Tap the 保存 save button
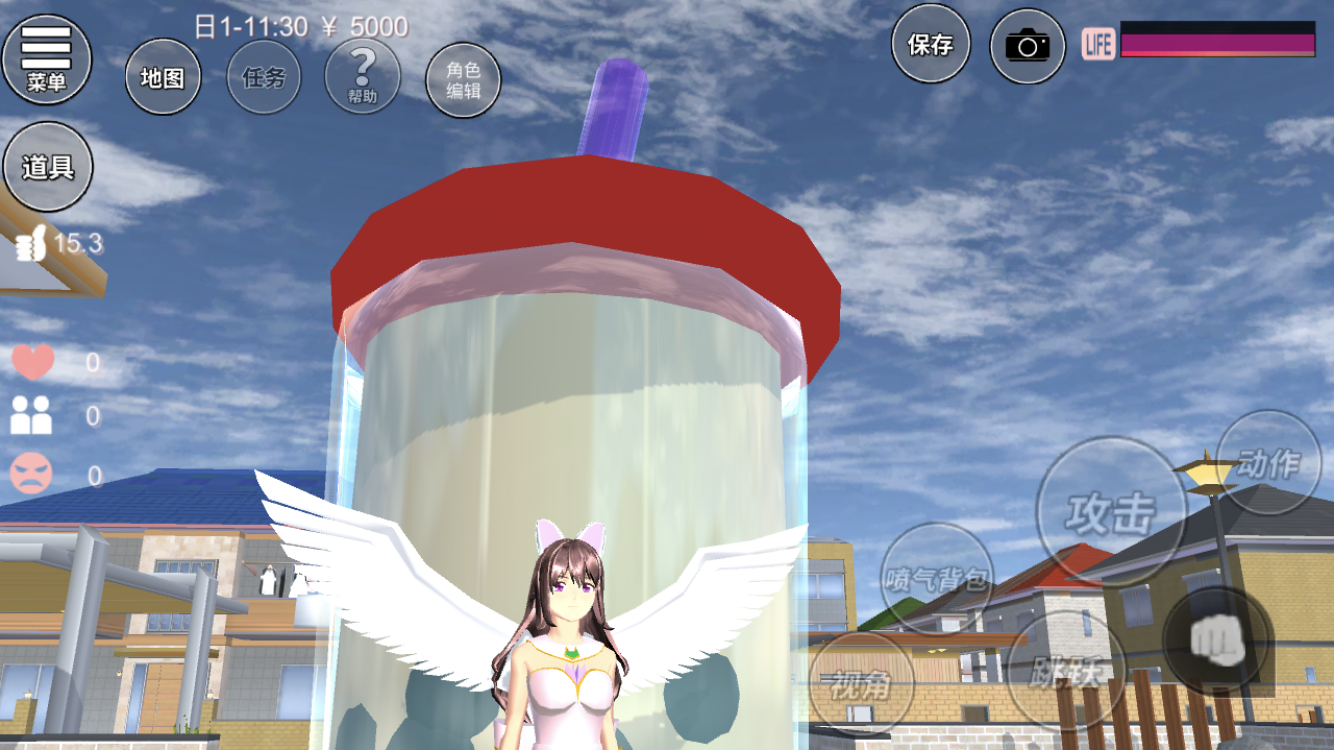This screenshot has height=750, width=1334. click(x=930, y=44)
